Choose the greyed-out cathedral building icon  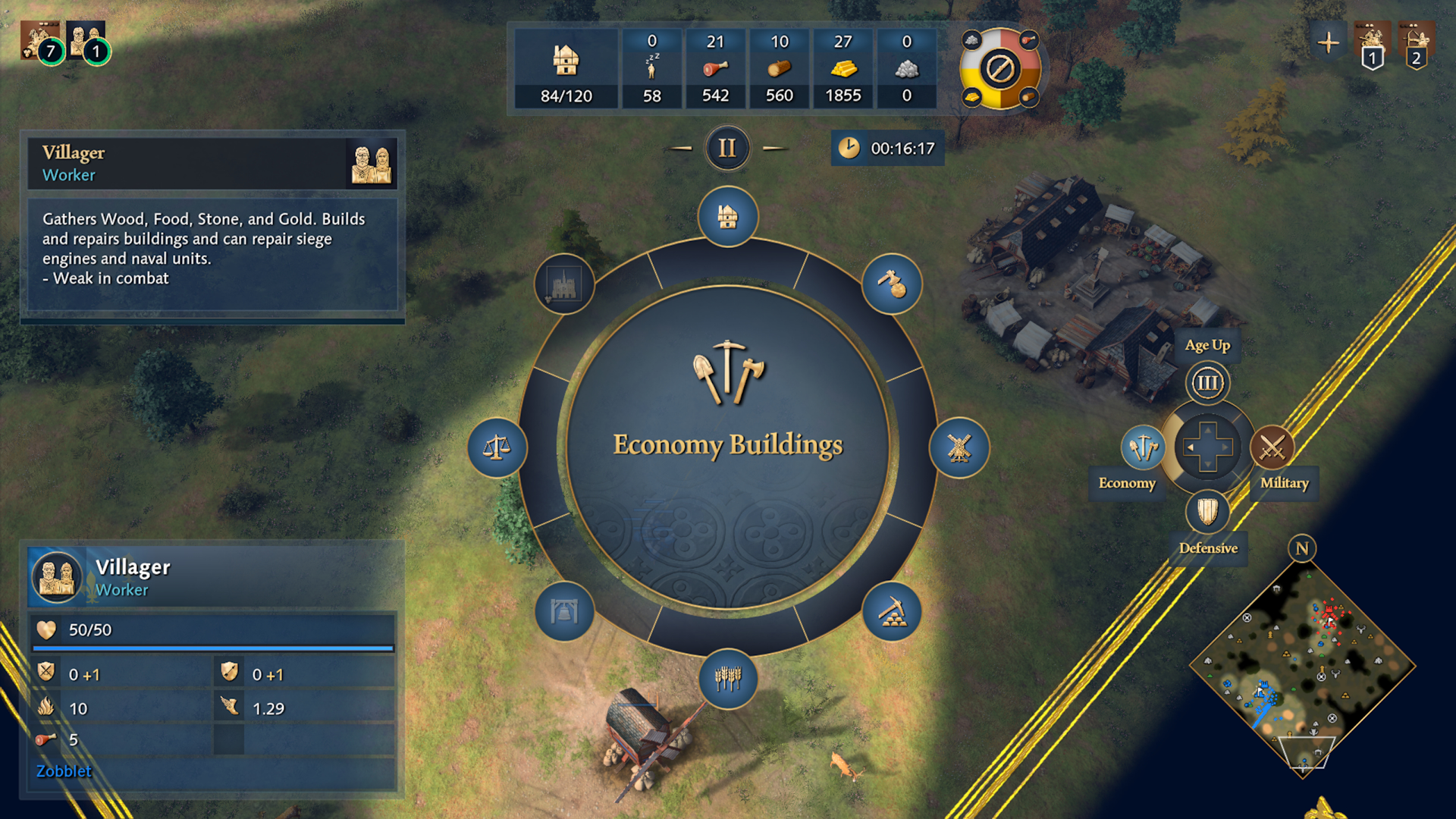(563, 284)
